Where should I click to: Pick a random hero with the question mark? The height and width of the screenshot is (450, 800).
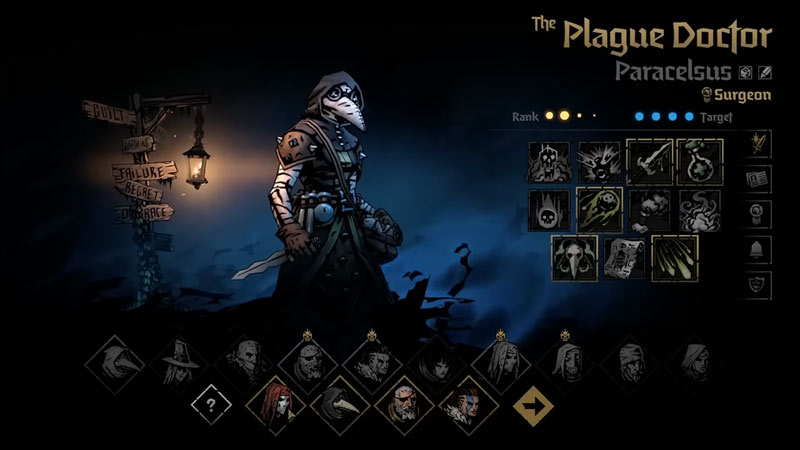[212, 406]
